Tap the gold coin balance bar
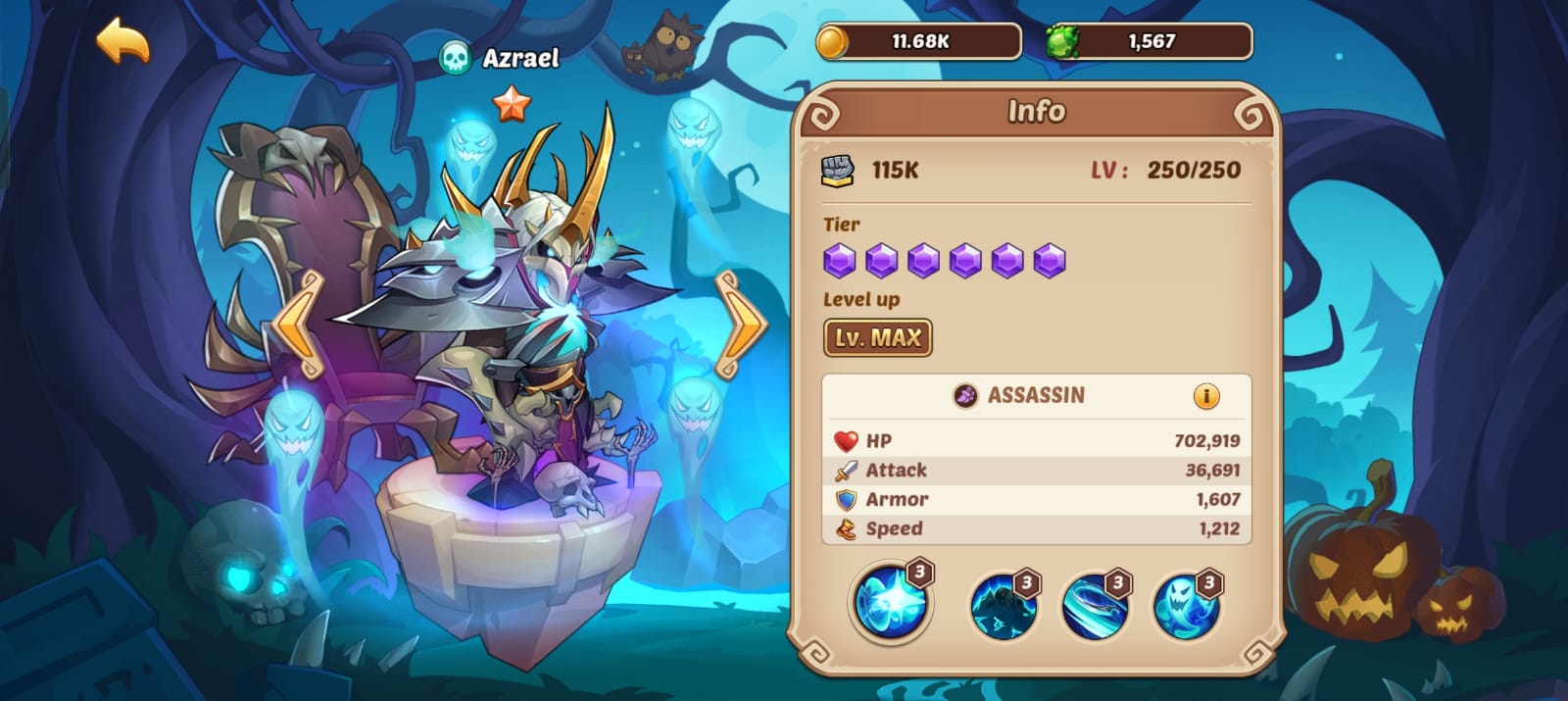Screen dimensions: 1568x701 919,41
